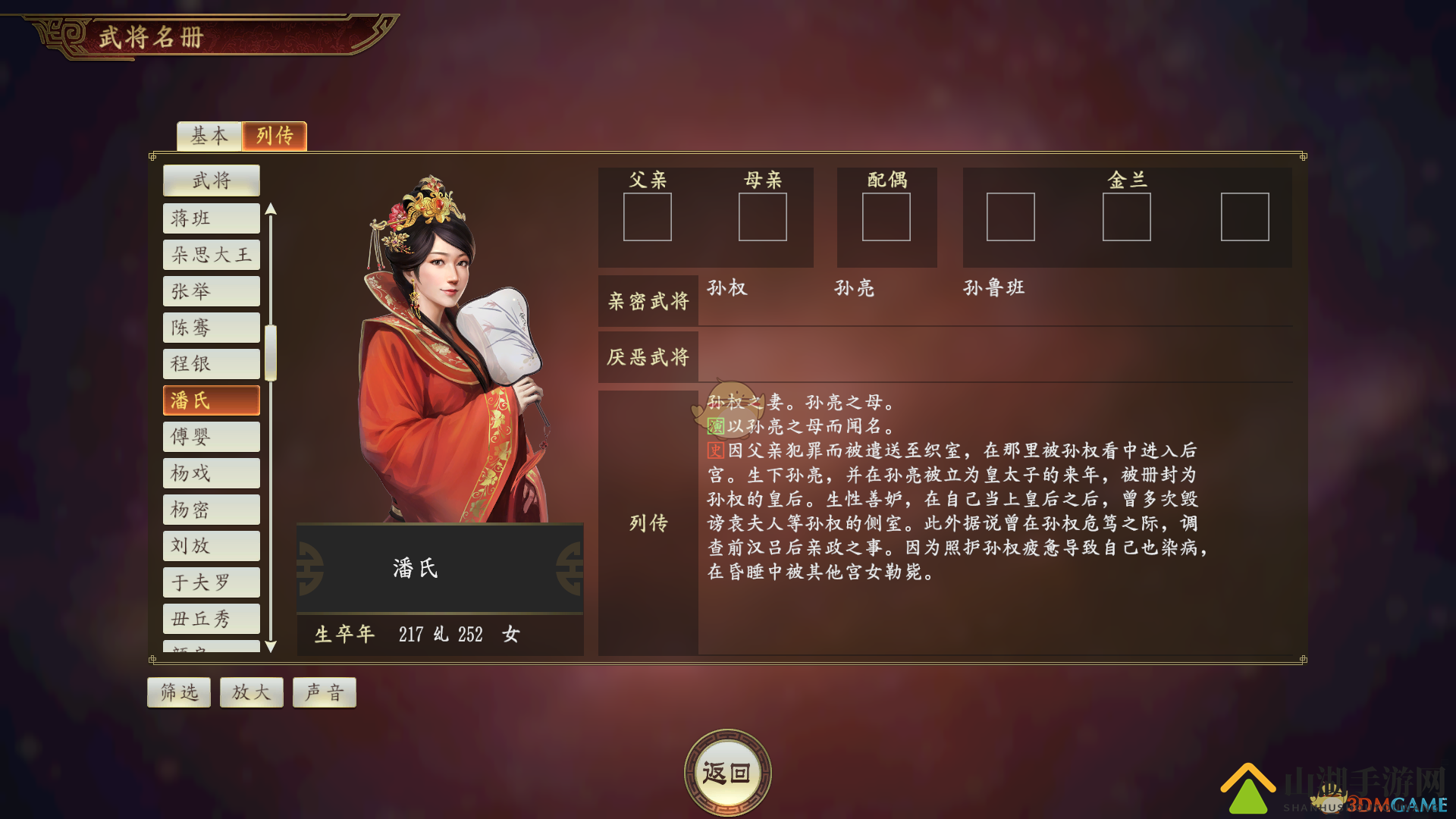Open the 筛选 filter button
This screenshot has width=1456, height=819.
[x=179, y=692]
